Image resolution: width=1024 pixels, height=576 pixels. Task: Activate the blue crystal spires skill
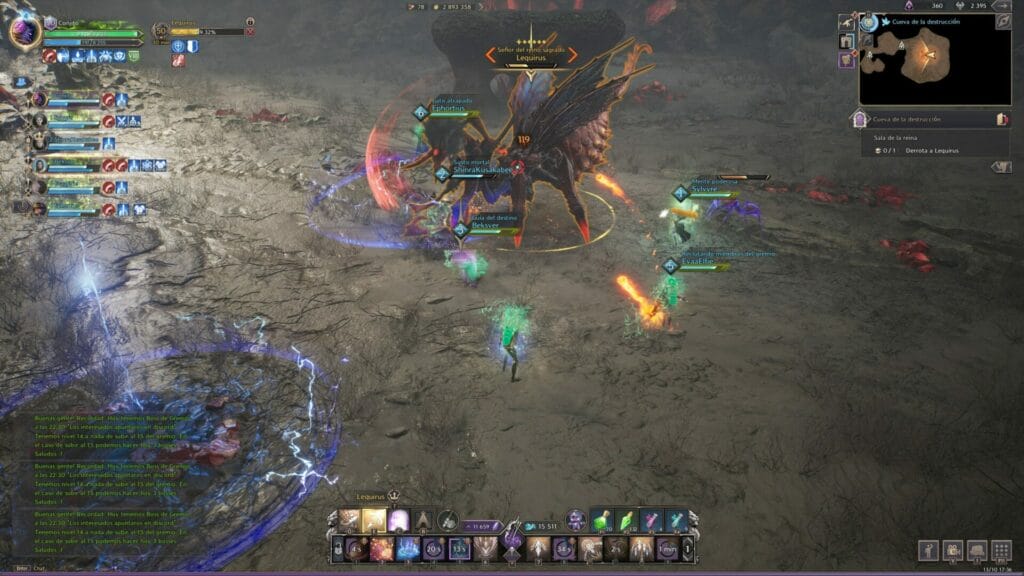tap(408, 548)
